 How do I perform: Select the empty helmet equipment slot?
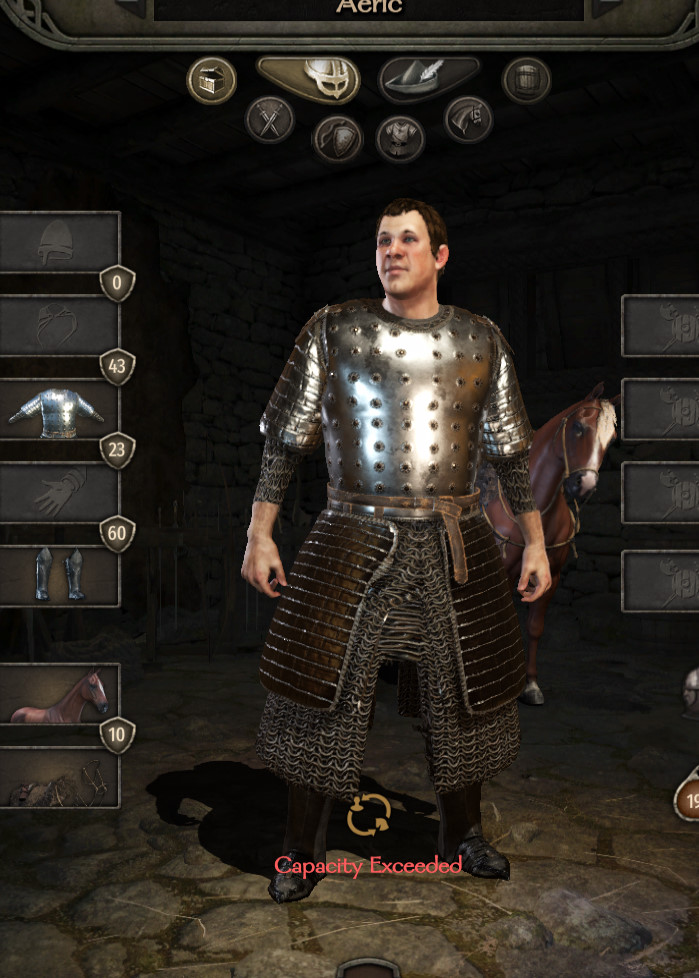click(59, 242)
